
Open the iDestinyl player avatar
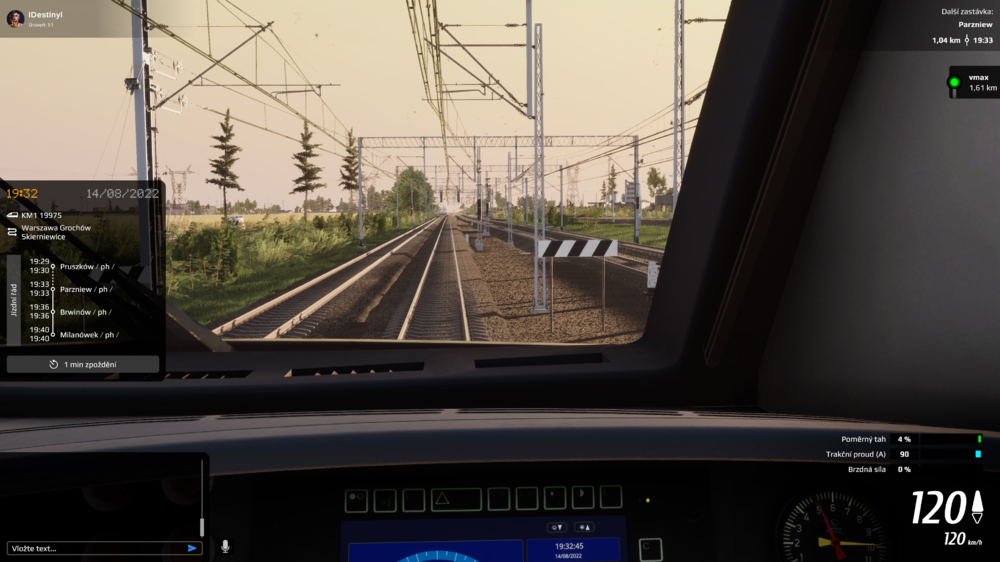click(16, 19)
